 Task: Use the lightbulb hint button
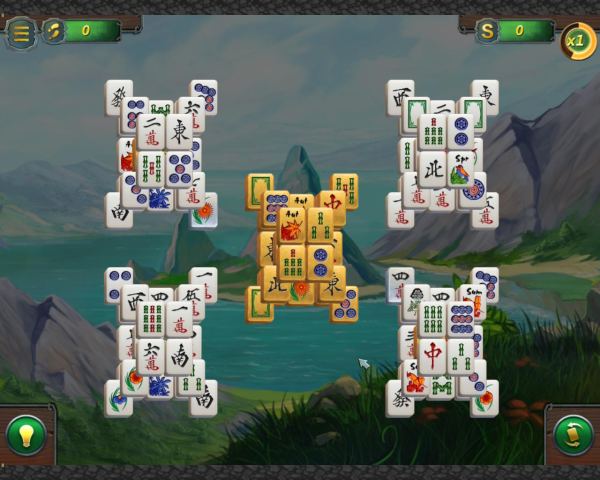(x=25, y=435)
